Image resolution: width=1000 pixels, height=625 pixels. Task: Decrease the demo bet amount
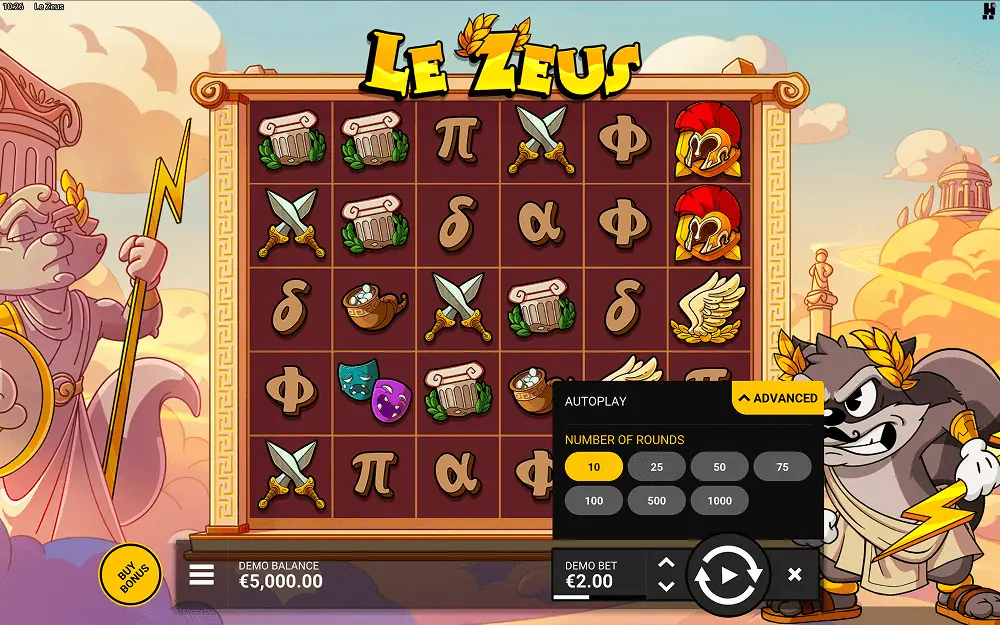667,586
